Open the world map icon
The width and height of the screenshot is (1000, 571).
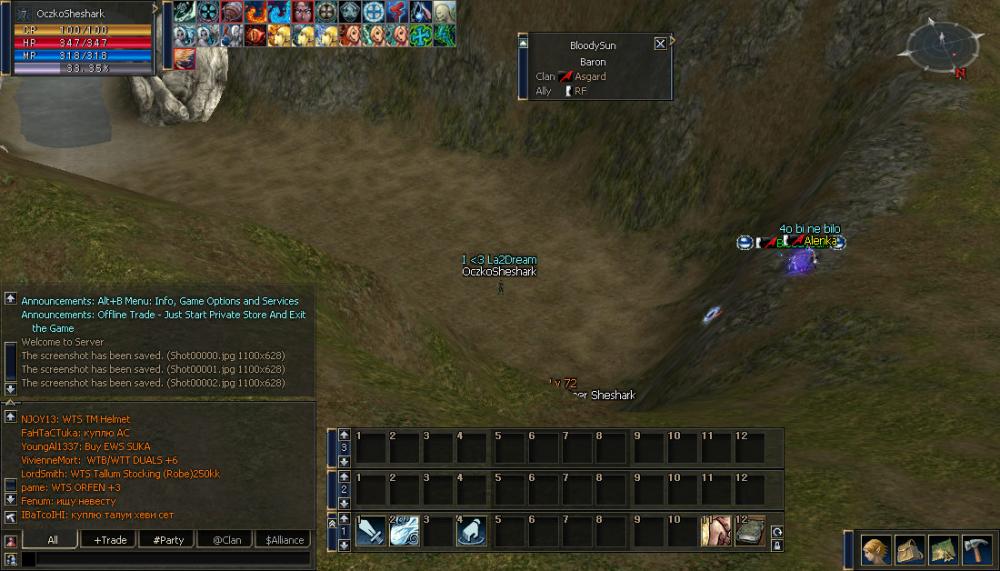click(x=943, y=550)
